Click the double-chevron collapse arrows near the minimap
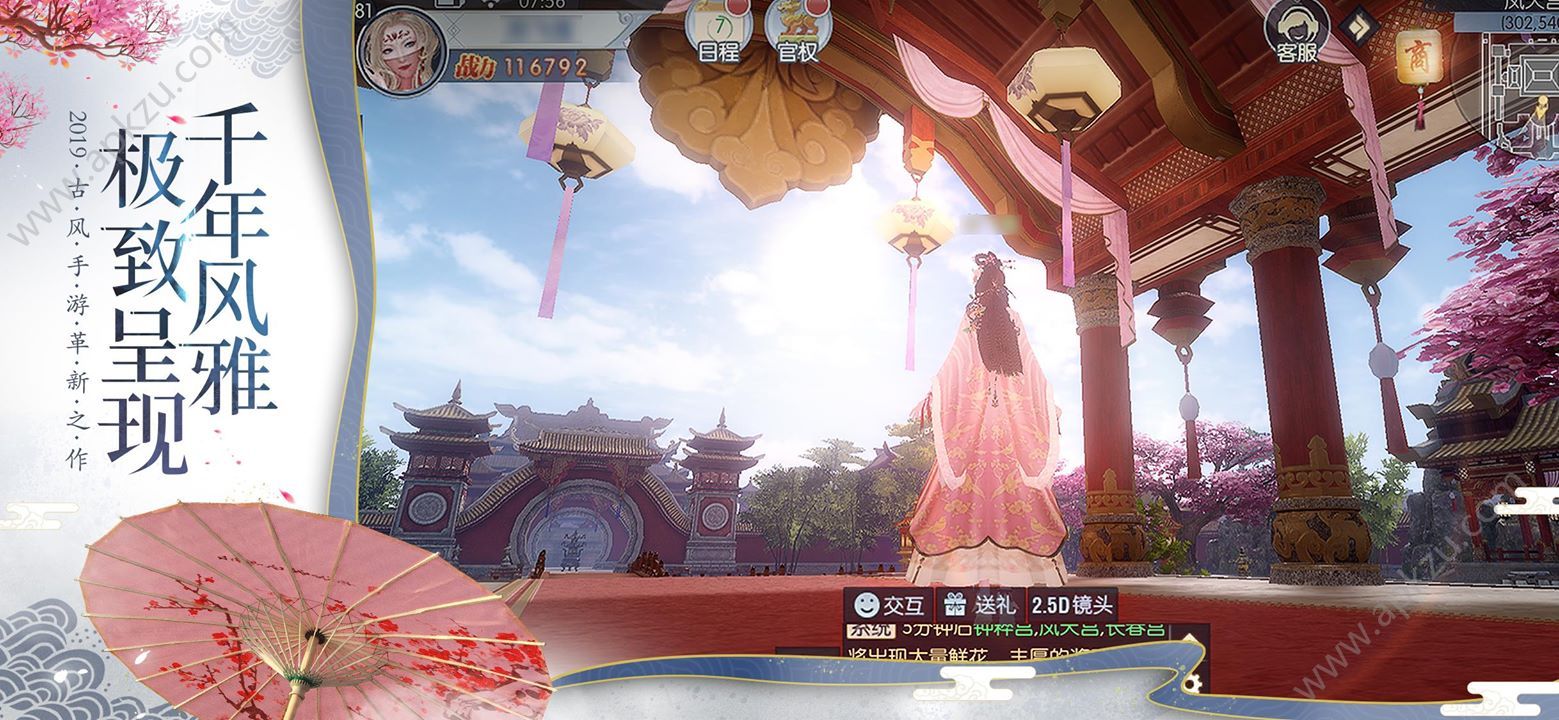This screenshot has width=1559, height=720. tap(1358, 25)
